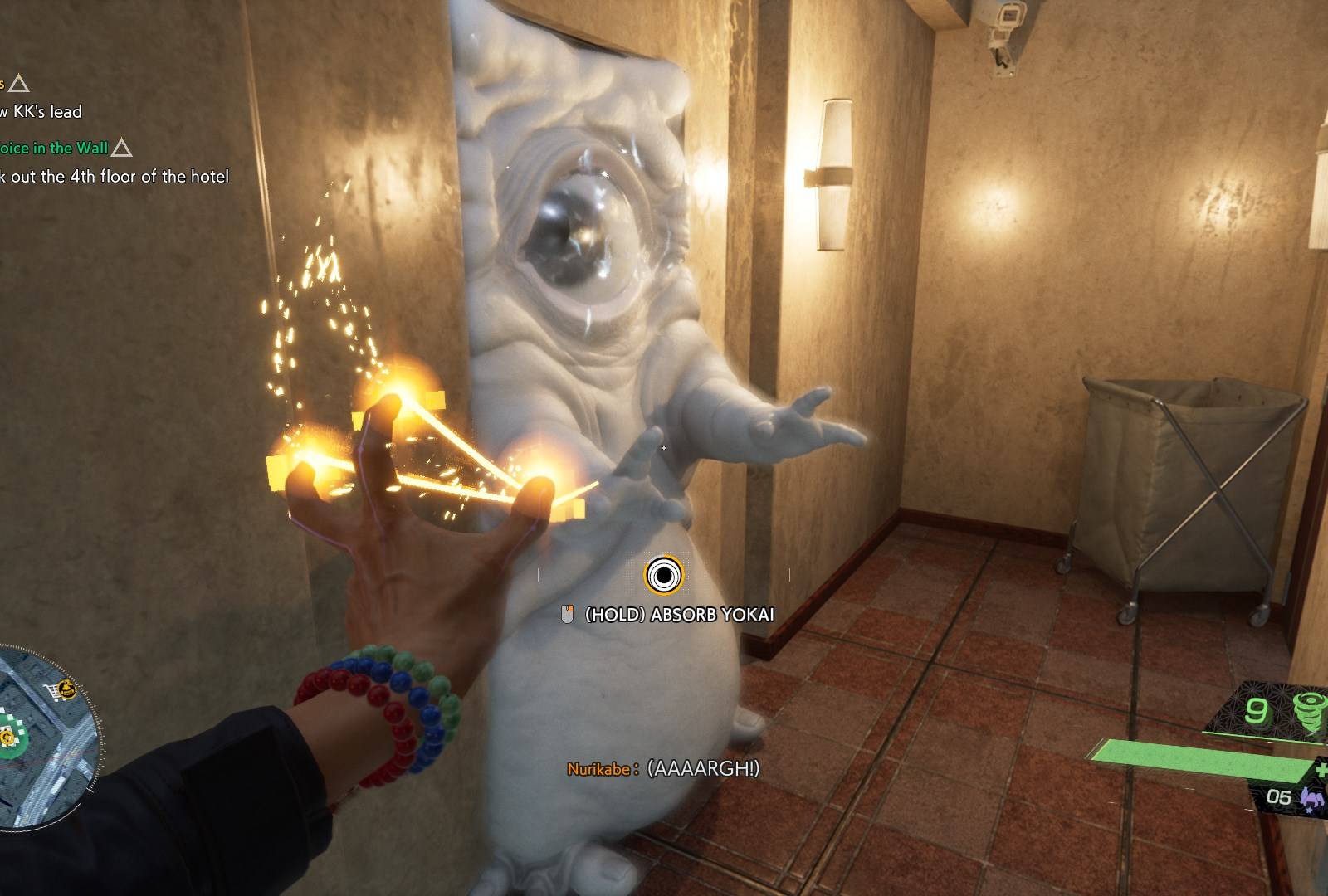This screenshot has width=1328, height=896.
Task: Click the mouse button icon in the absorb prompt
Action: [x=568, y=616]
